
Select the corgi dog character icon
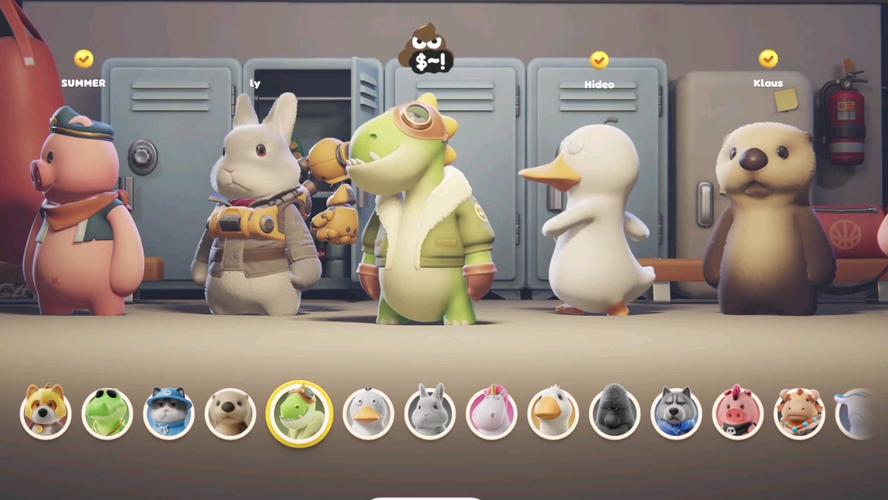click(x=45, y=413)
